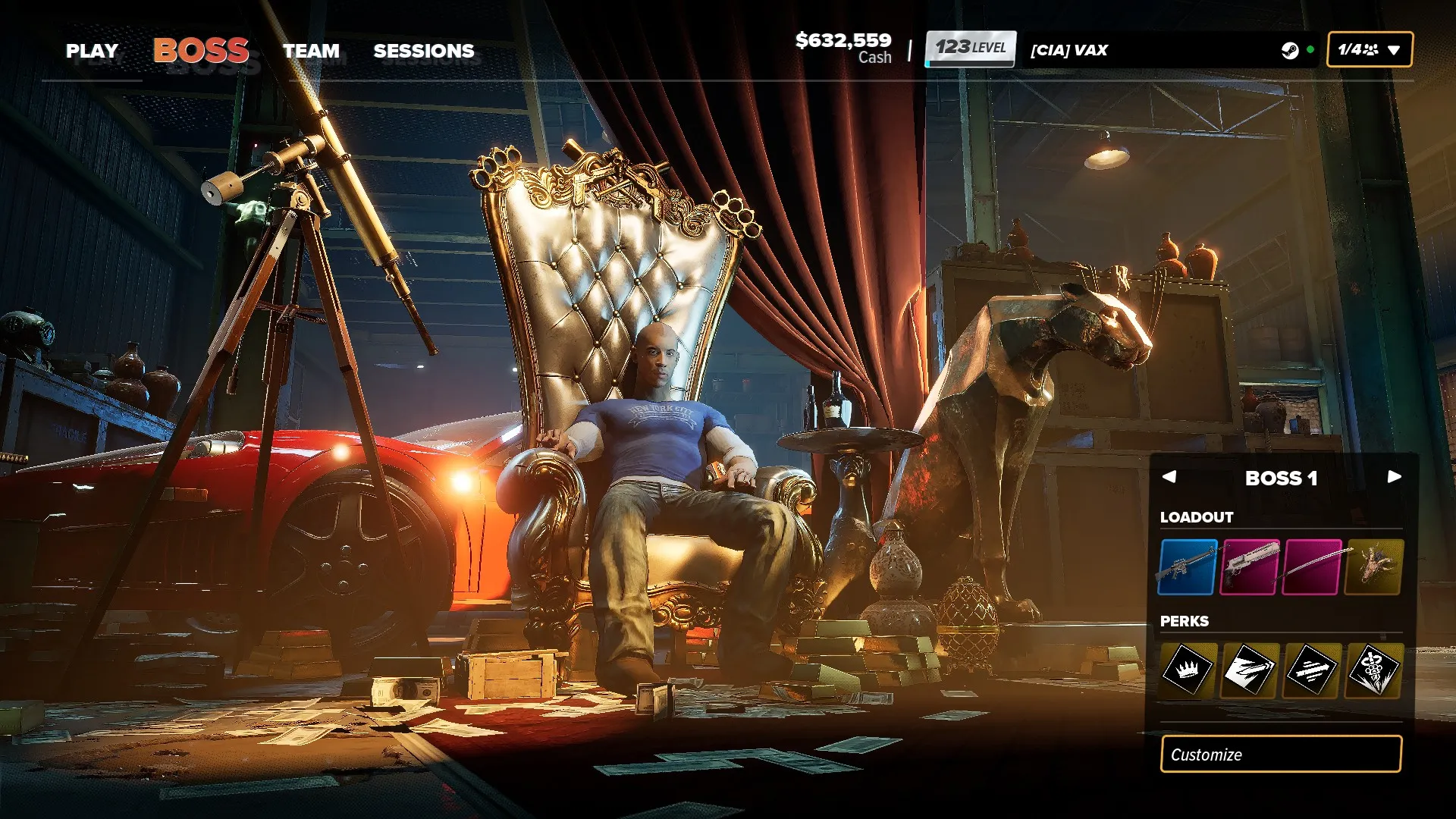Open the PLAY menu tab
The width and height of the screenshot is (1456, 819).
tap(92, 51)
